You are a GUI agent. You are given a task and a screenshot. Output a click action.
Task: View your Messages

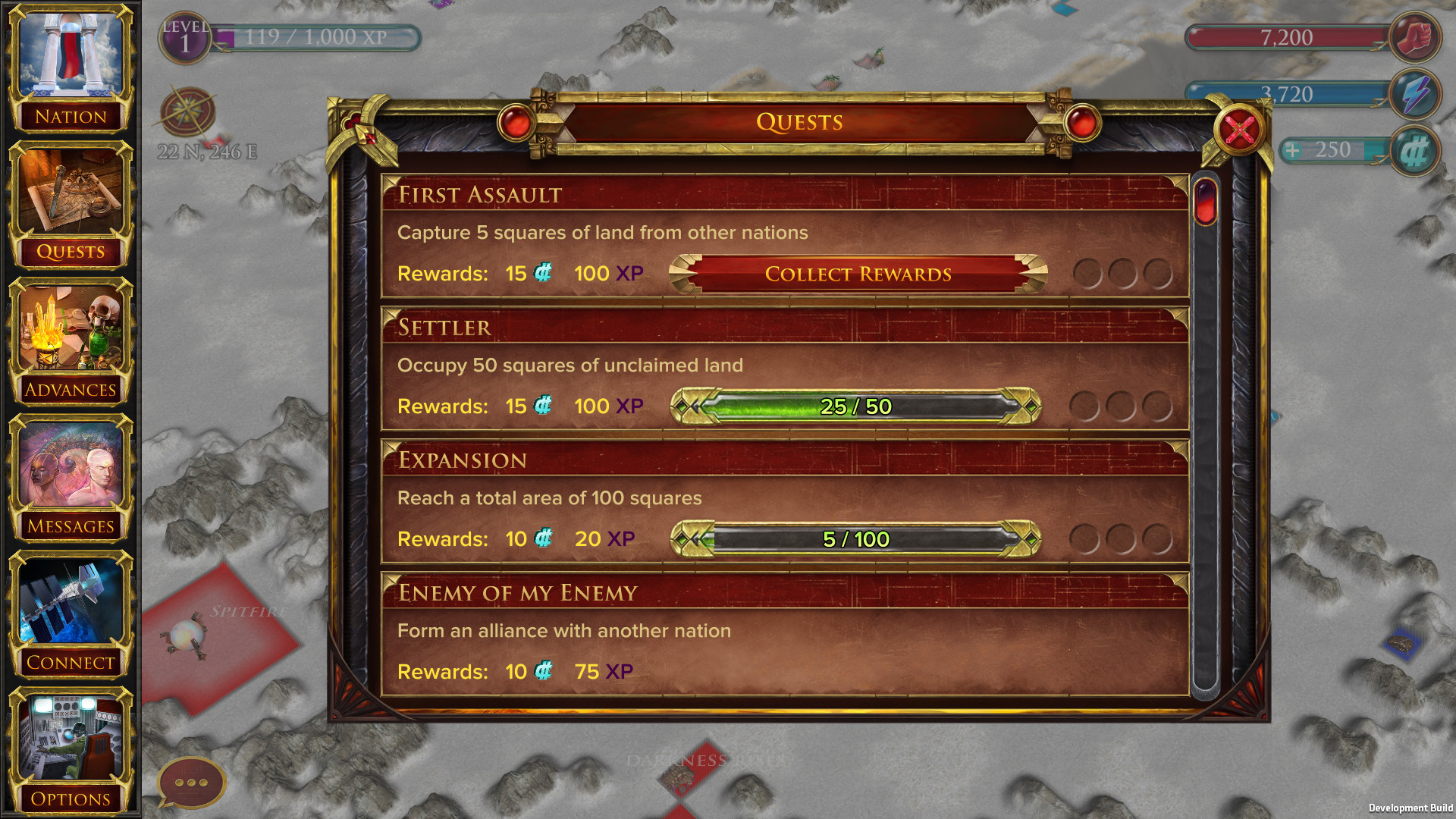tap(72, 470)
